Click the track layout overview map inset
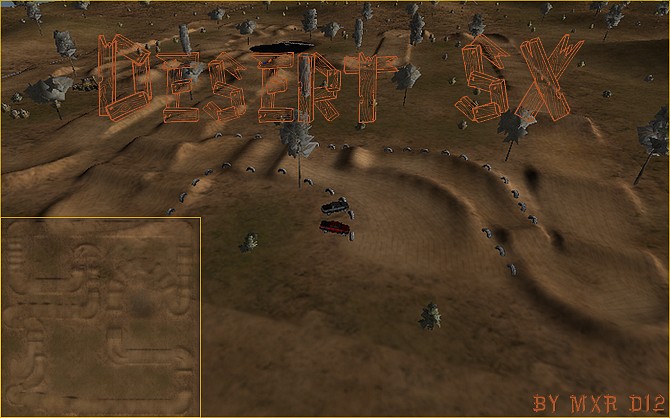This screenshot has height=418, width=670. [x=100, y=316]
